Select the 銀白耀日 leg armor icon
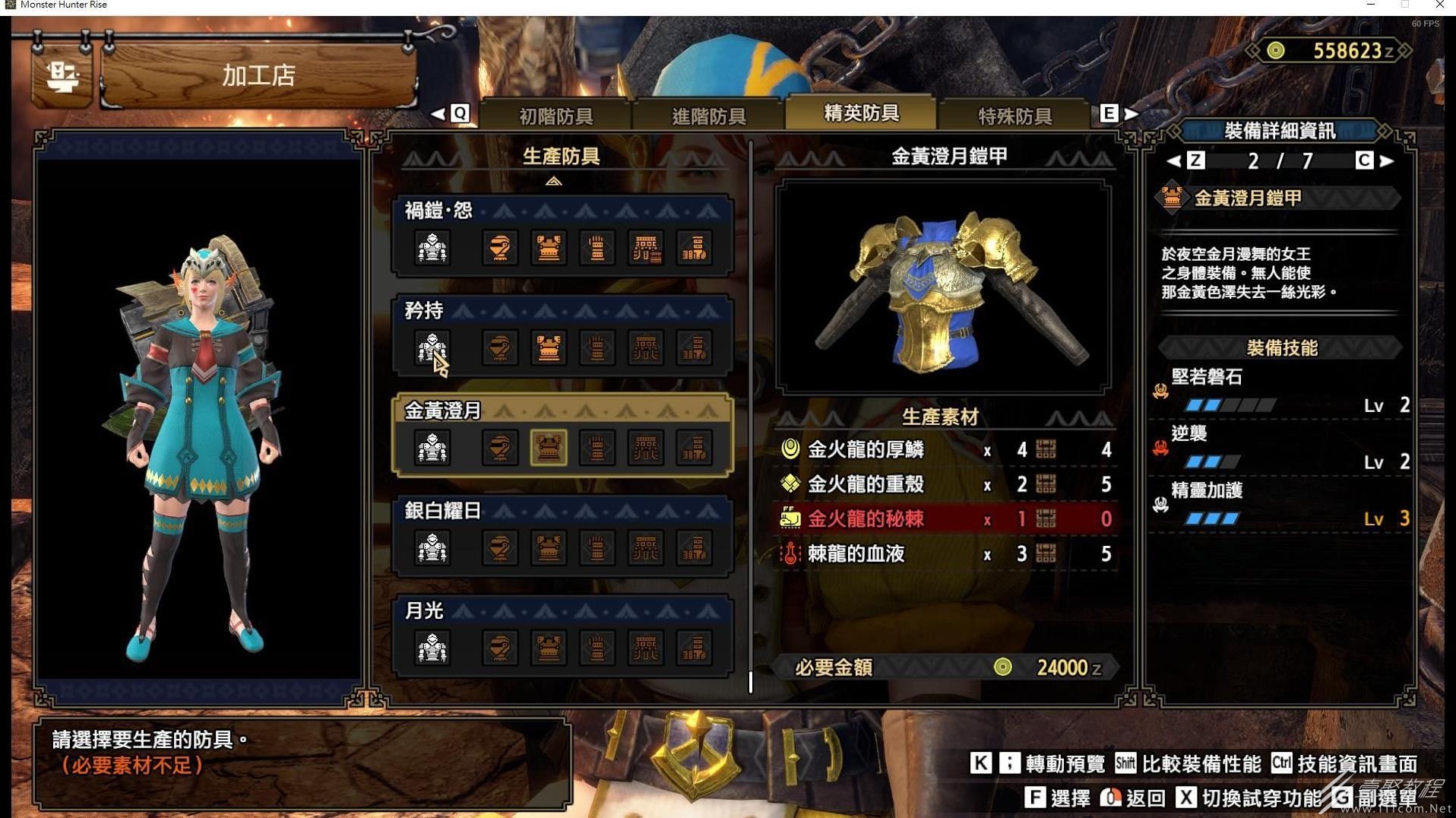This screenshot has width=1456, height=818. (x=694, y=548)
